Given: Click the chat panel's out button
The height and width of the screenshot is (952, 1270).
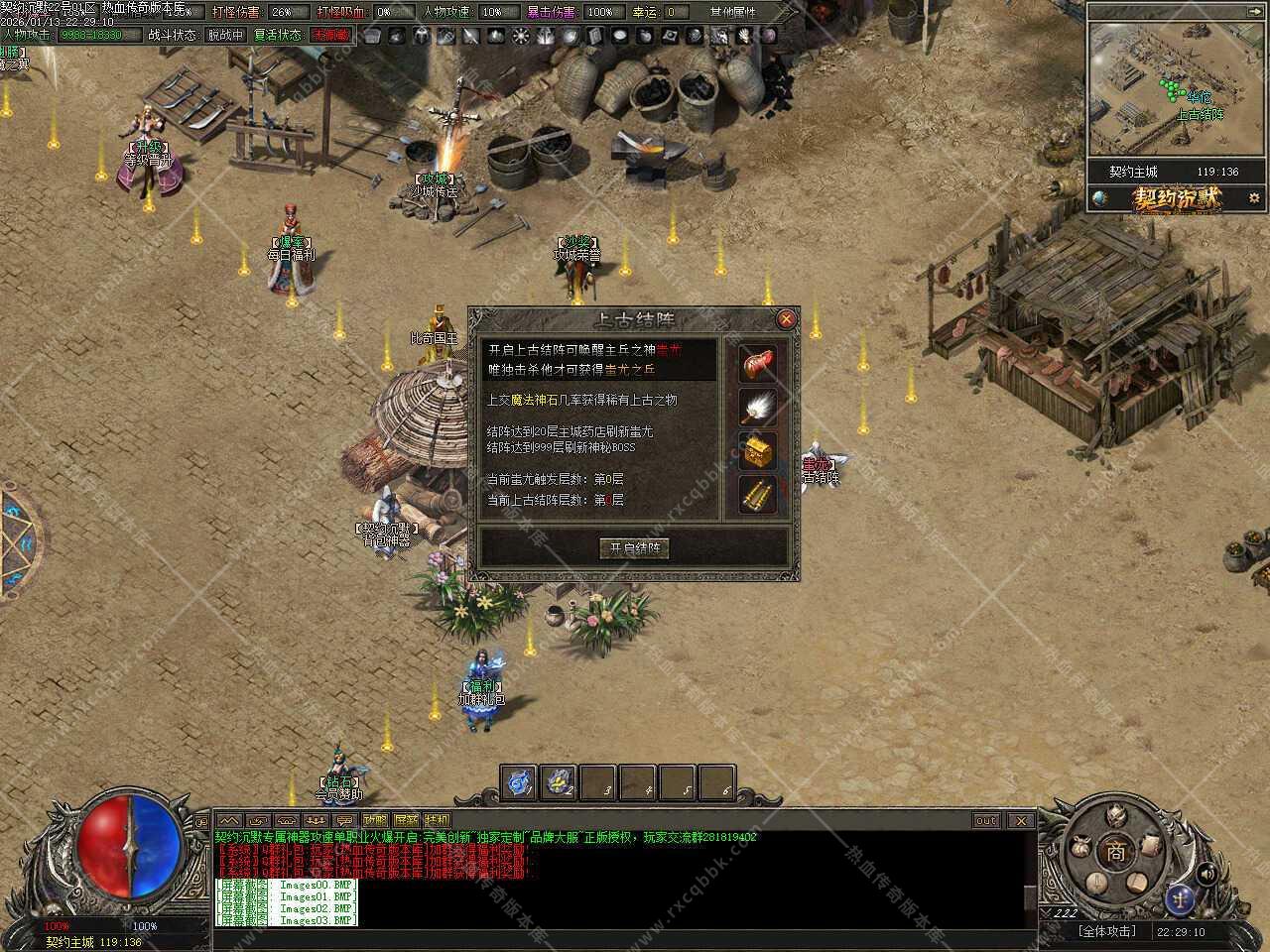Looking at the screenshot, I should click(985, 820).
